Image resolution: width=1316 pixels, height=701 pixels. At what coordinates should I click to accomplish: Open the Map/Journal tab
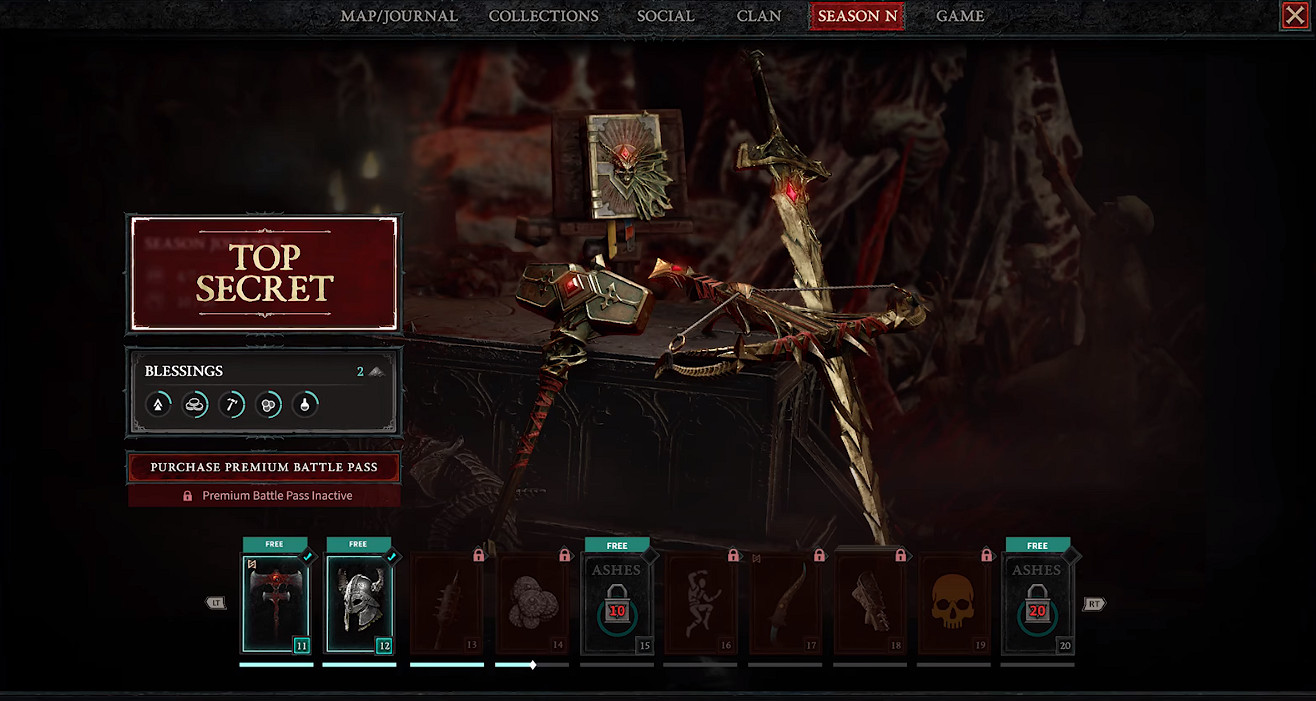pos(399,16)
